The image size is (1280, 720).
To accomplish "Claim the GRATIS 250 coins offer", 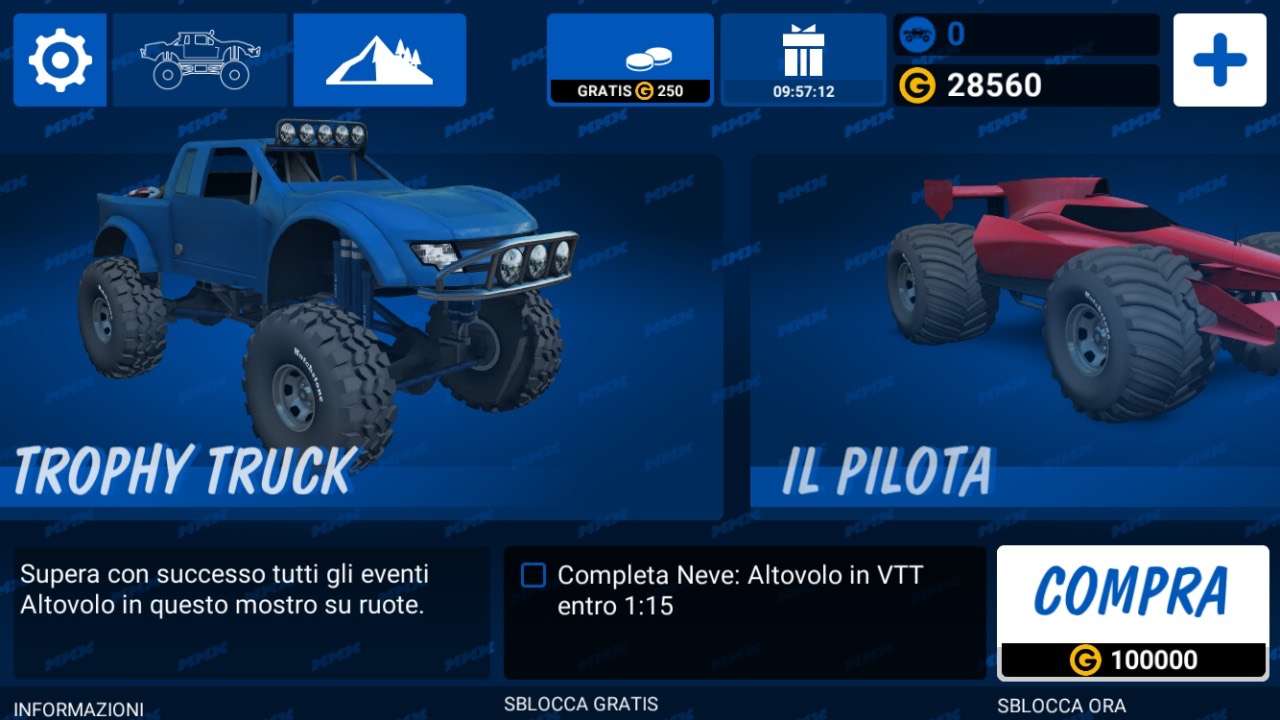I will pyautogui.click(x=630, y=60).
